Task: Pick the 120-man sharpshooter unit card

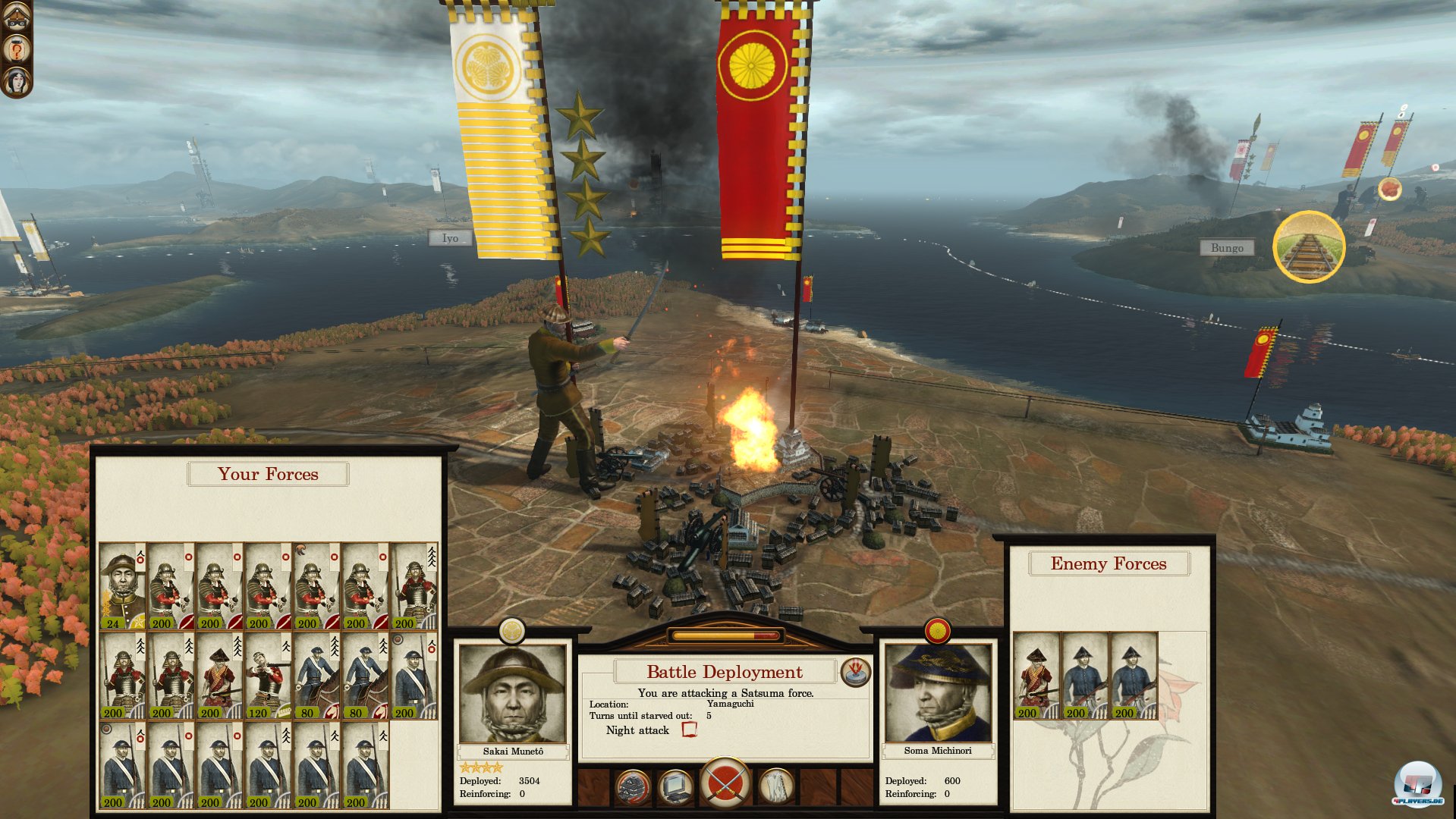Action: [x=268, y=676]
